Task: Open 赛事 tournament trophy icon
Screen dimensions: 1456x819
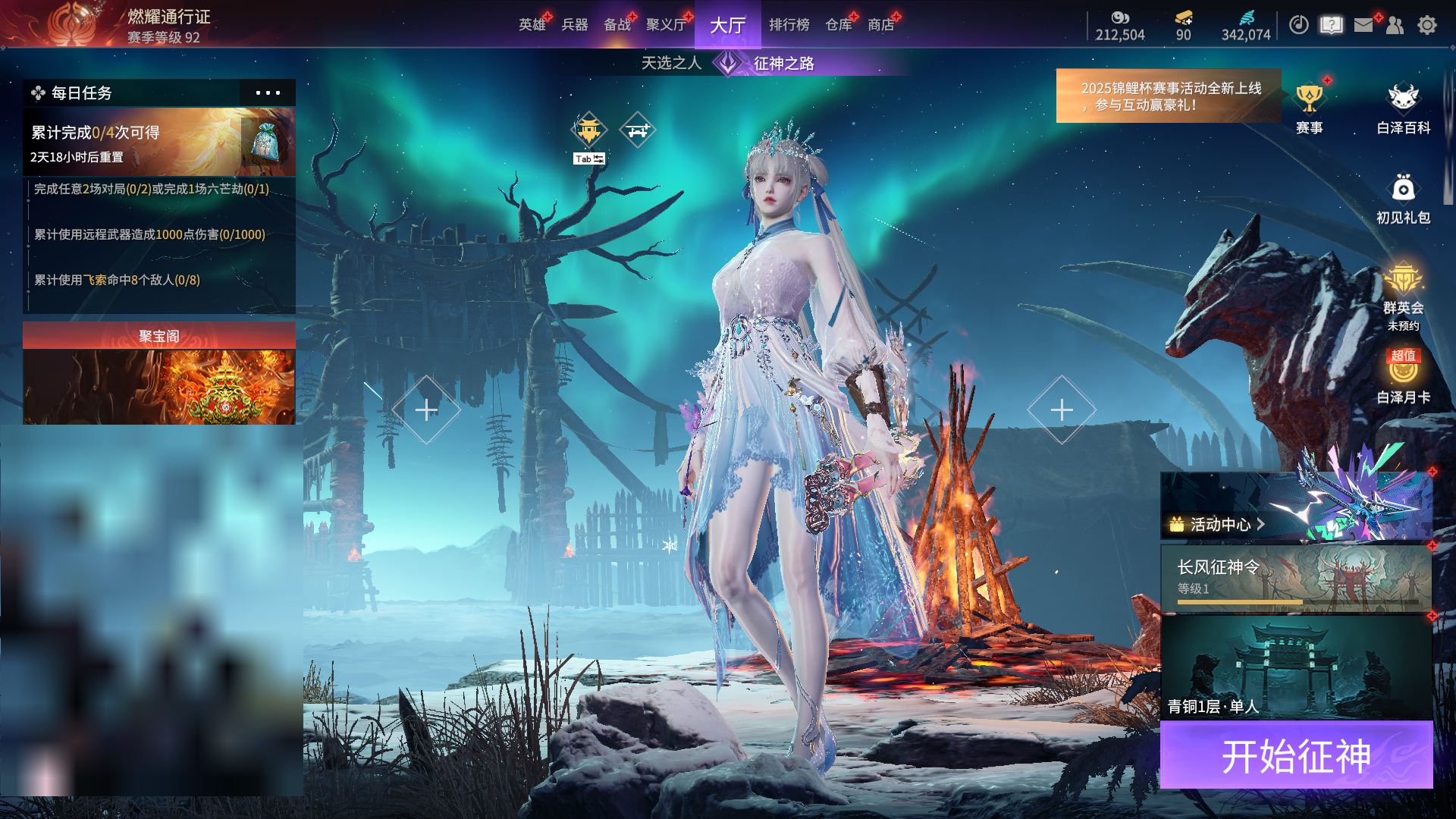Action: click(1309, 108)
